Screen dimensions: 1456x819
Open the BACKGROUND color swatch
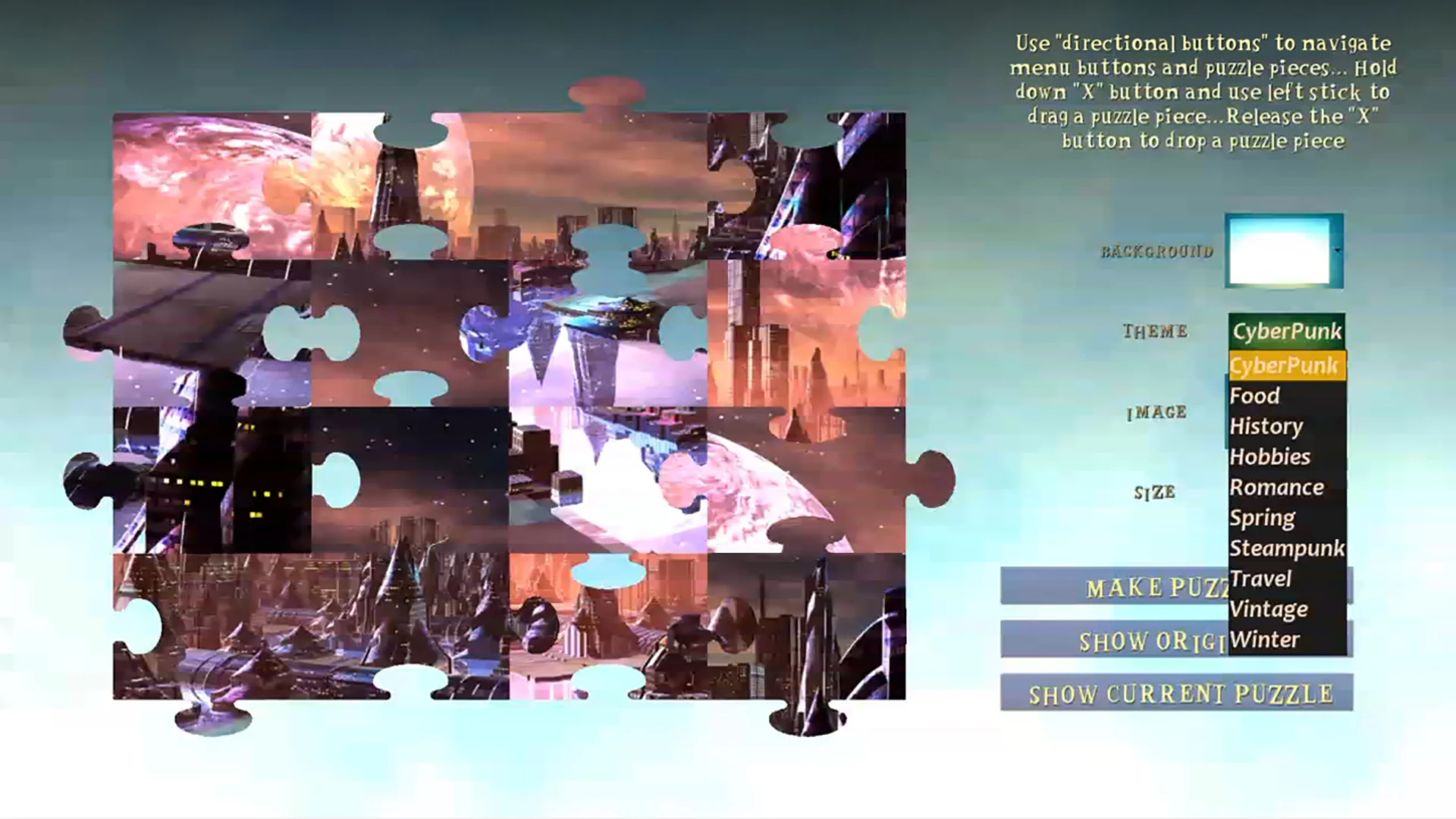(x=1283, y=250)
